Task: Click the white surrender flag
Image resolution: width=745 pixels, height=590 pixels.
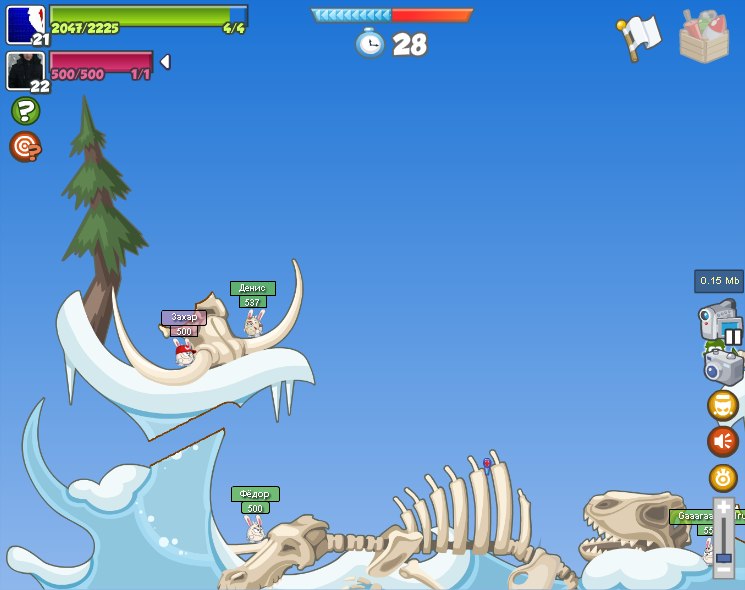Action: [640, 37]
